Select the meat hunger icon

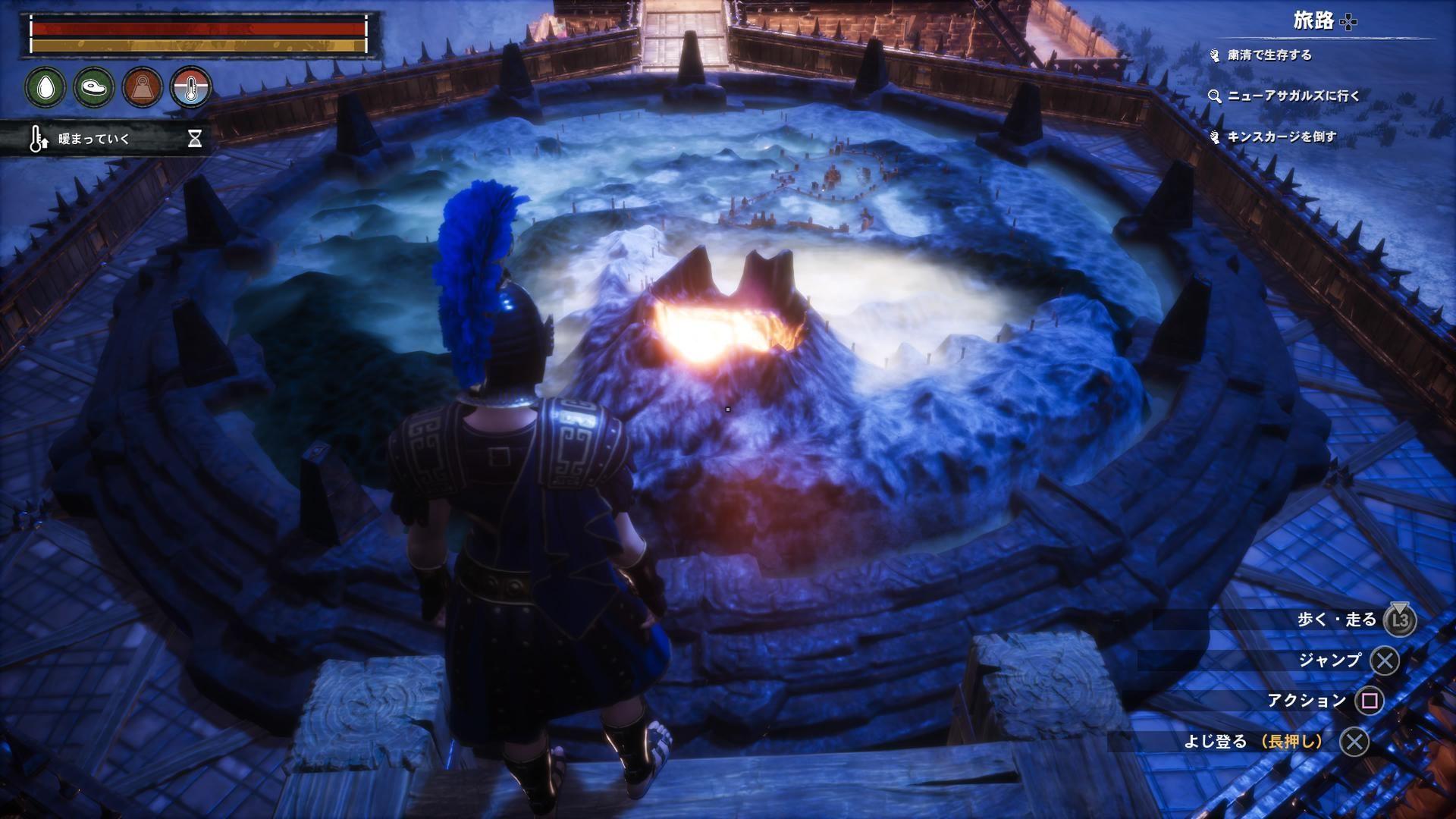(94, 87)
